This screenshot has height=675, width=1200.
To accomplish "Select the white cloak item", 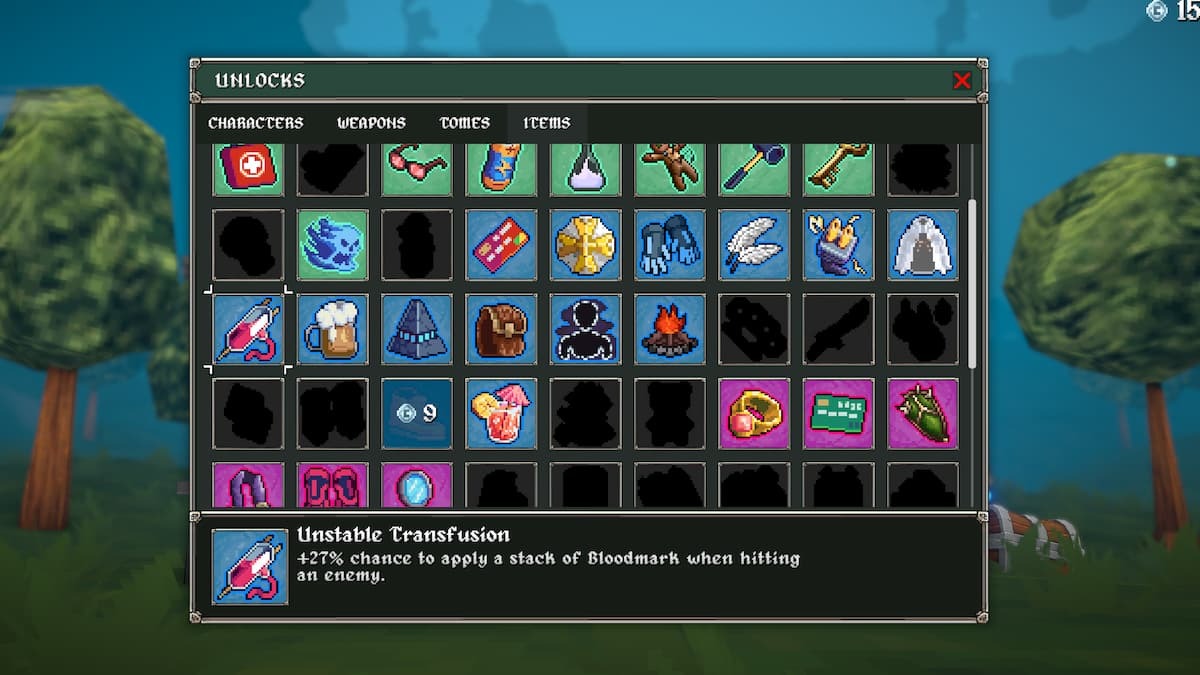I will [923, 245].
